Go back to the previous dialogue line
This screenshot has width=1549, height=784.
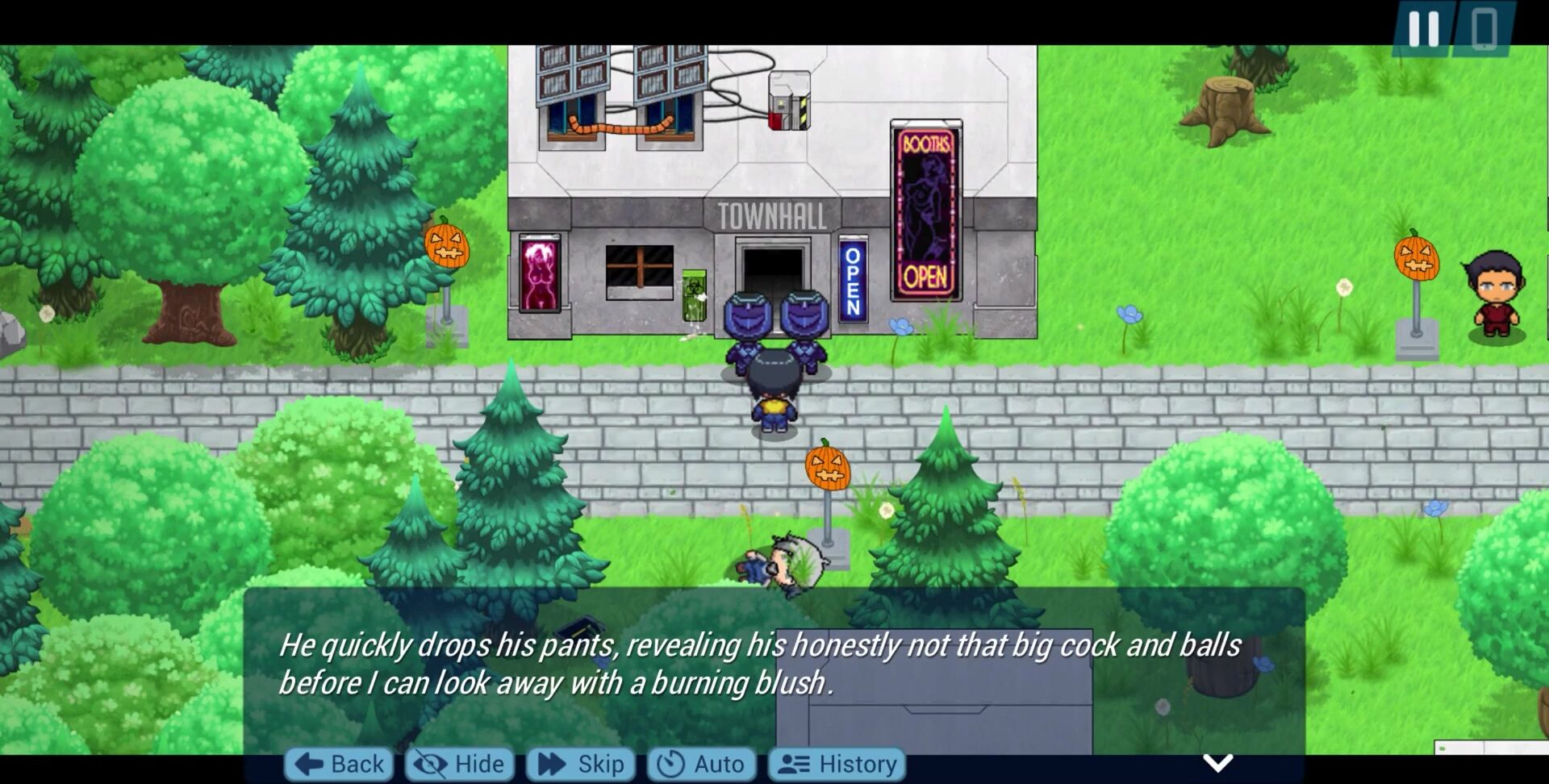pyautogui.click(x=339, y=763)
